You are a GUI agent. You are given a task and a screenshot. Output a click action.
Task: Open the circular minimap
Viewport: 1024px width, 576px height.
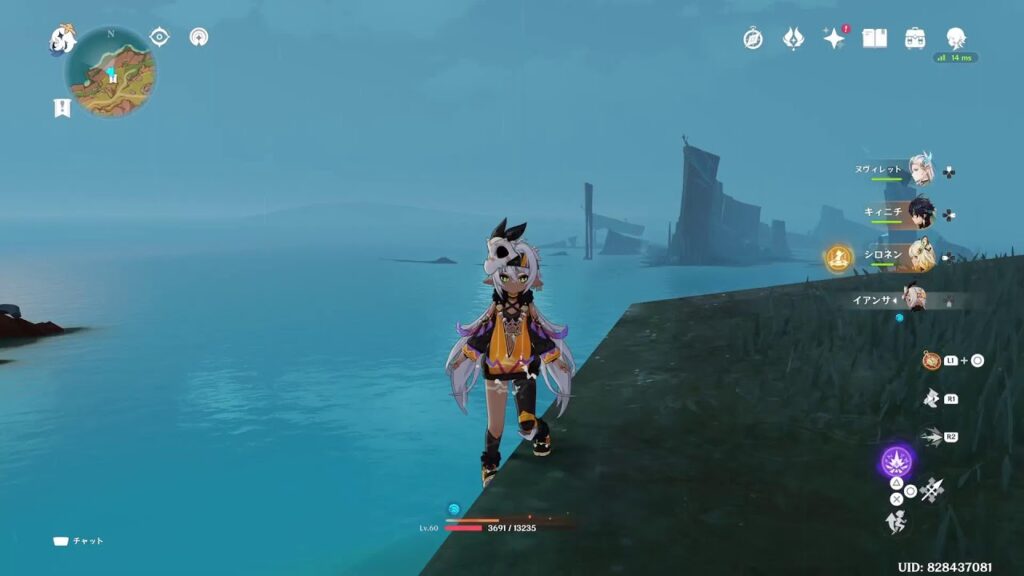111,72
